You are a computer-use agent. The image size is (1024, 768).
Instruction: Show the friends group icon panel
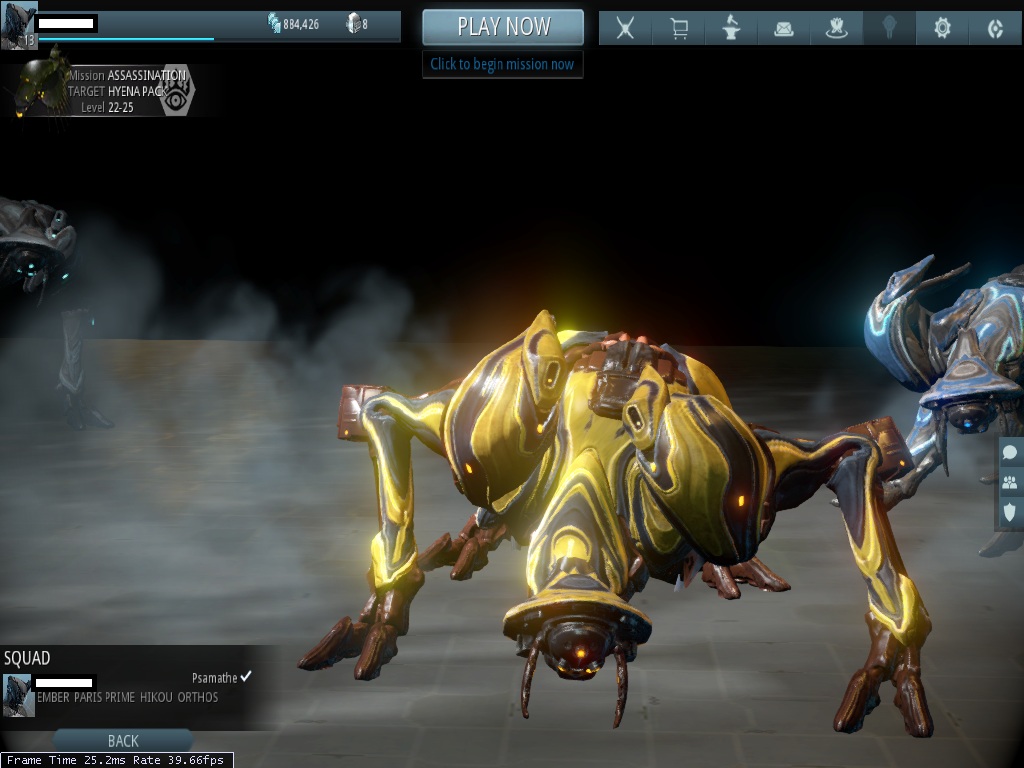[1010, 482]
